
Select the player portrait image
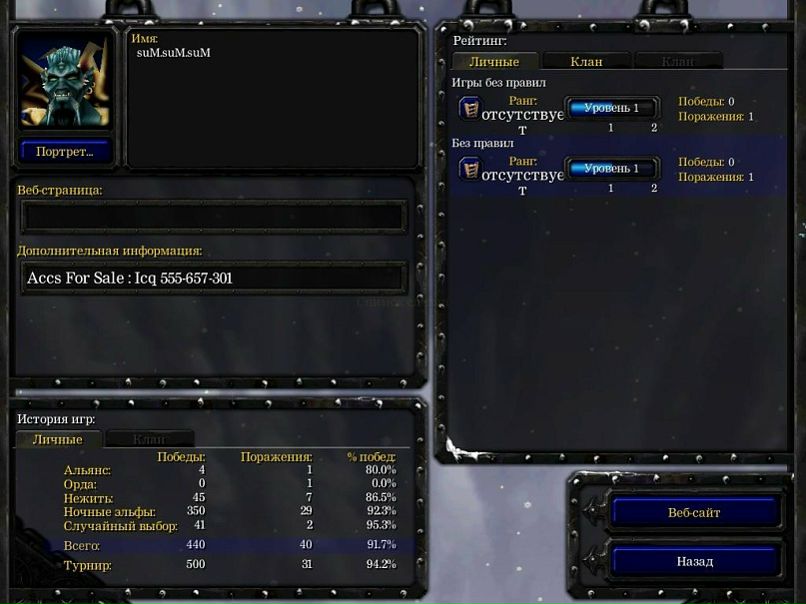click(x=65, y=82)
